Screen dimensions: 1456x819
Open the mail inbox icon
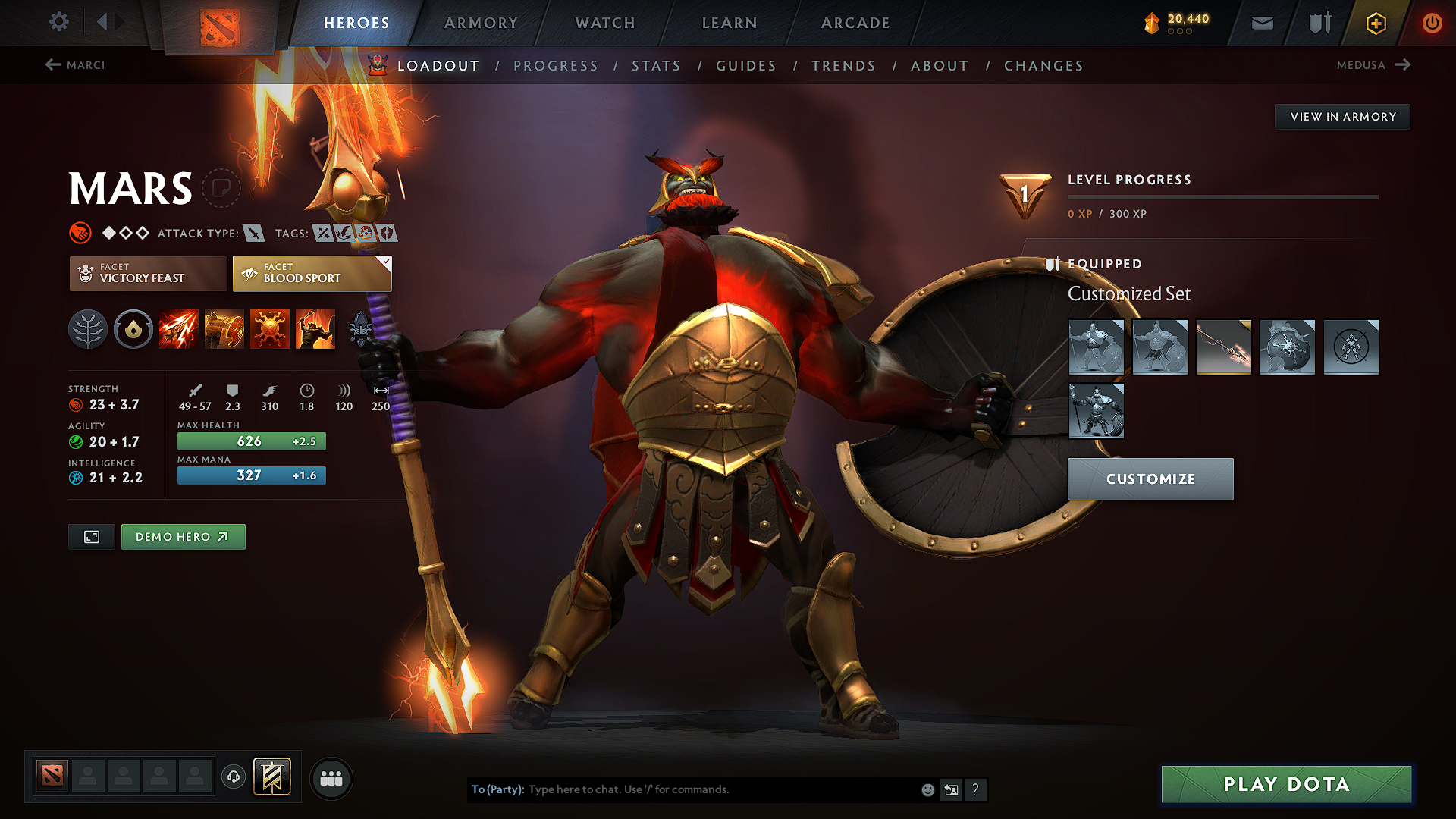click(x=1262, y=23)
